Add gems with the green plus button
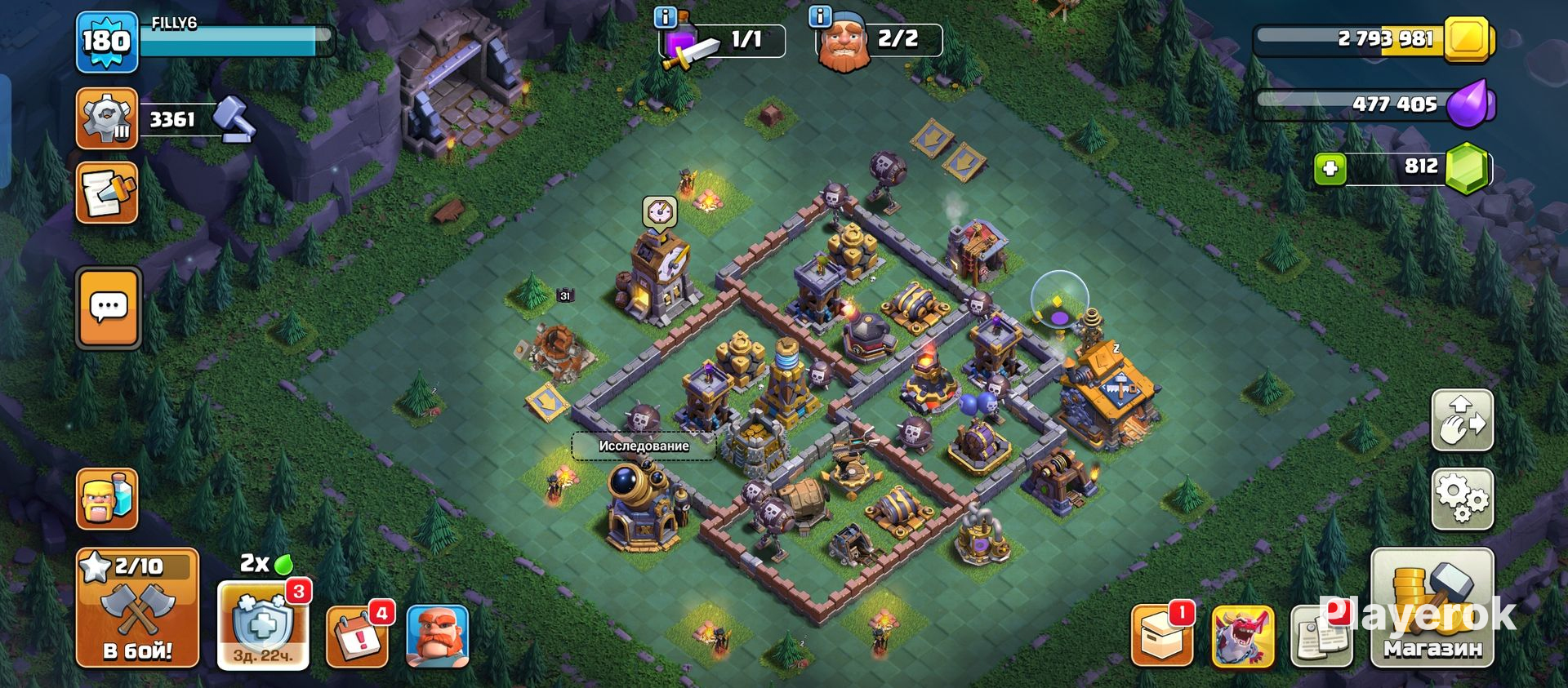This screenshot has width=1568, height=688. 1330,169
